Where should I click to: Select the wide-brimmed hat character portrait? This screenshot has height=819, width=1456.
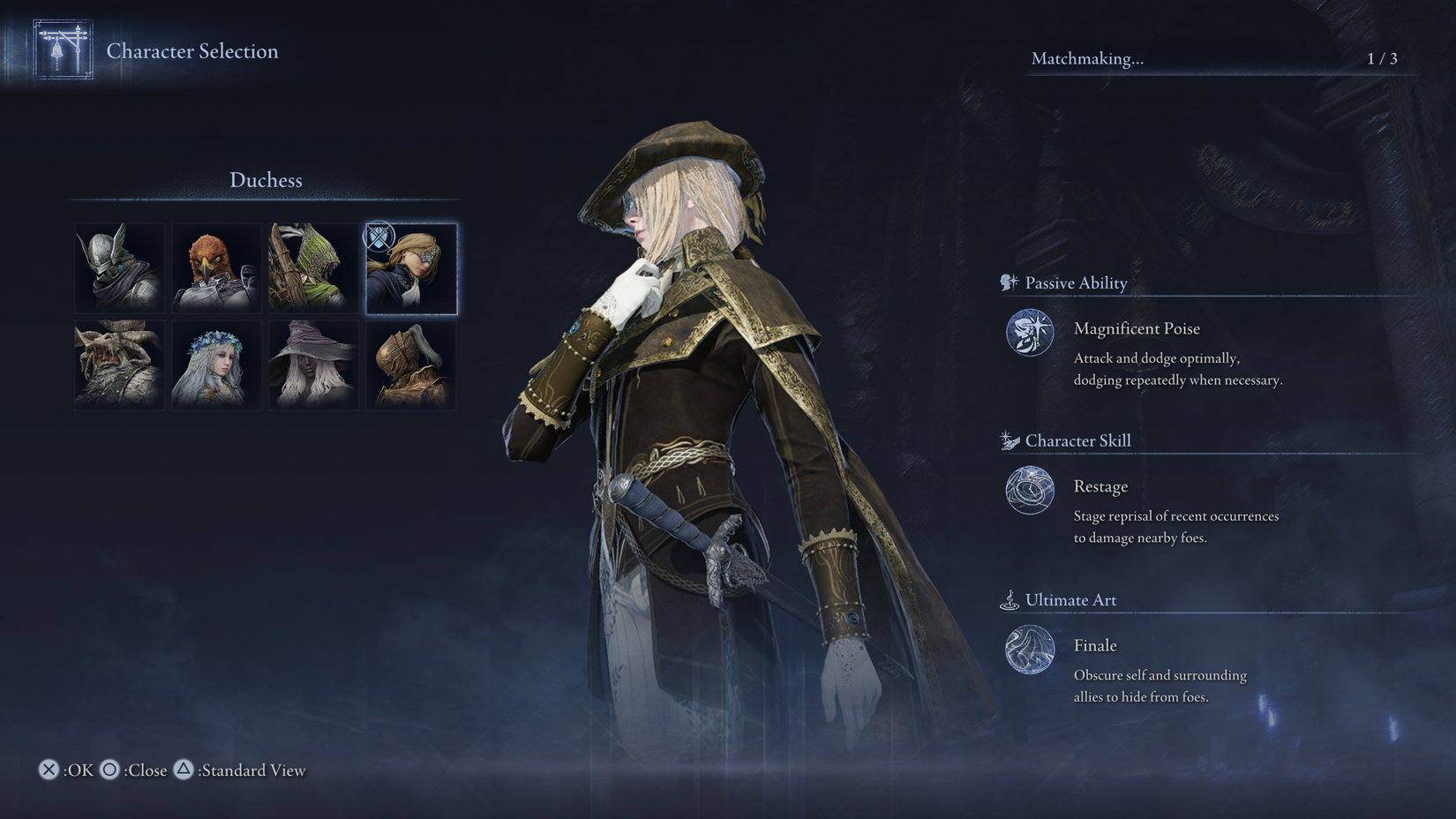pos(314,364)
